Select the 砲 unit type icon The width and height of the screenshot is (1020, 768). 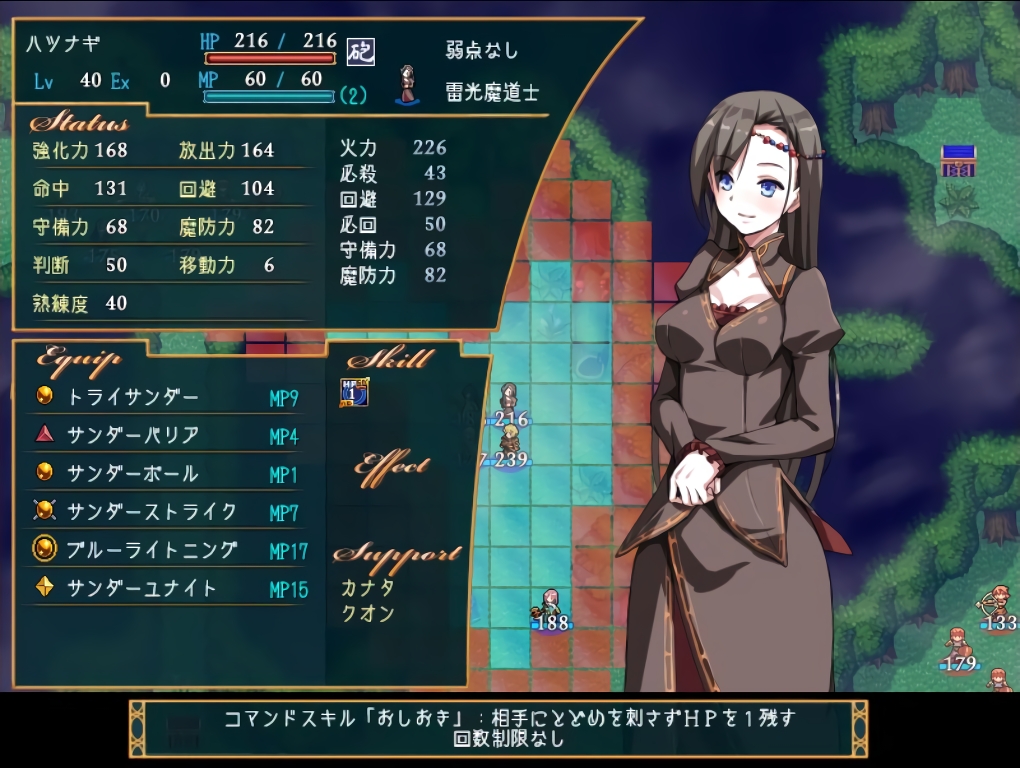click(x=360, y=51)
